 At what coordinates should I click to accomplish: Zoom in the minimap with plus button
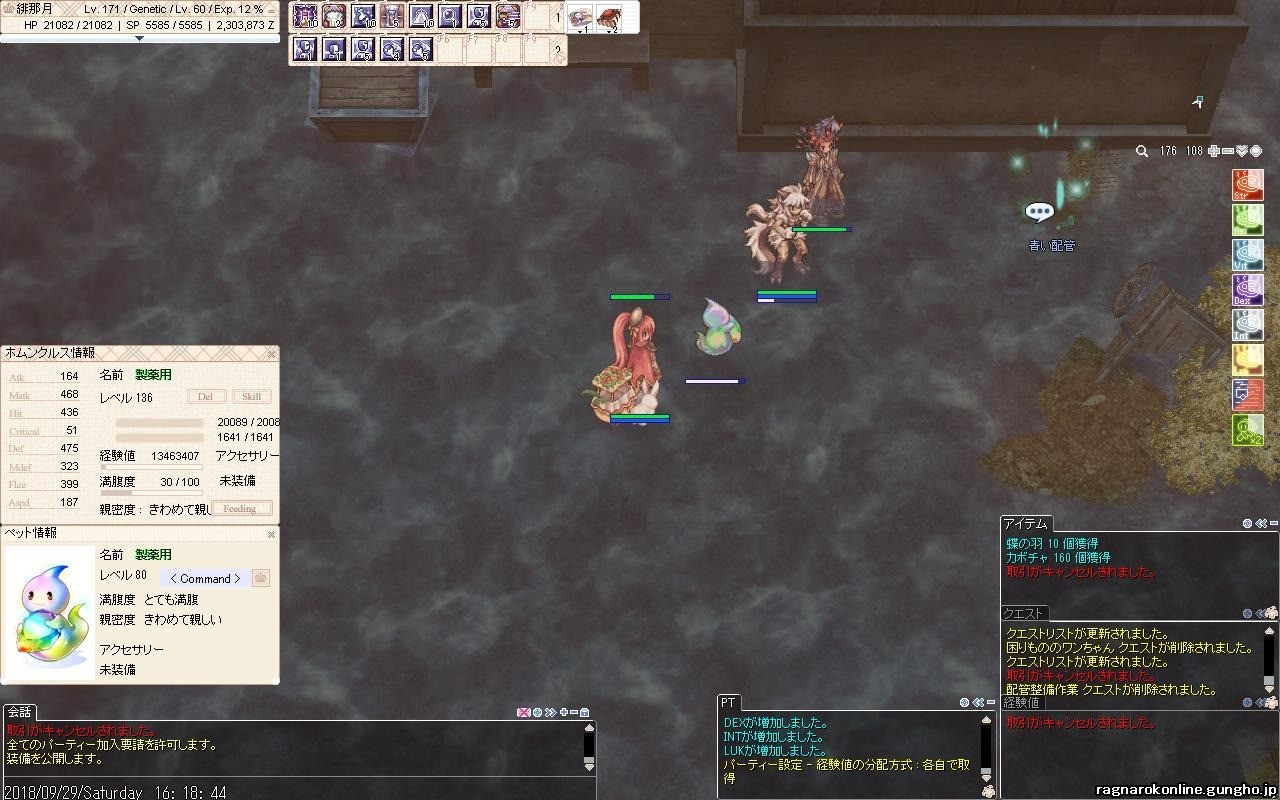point(1214,151)
